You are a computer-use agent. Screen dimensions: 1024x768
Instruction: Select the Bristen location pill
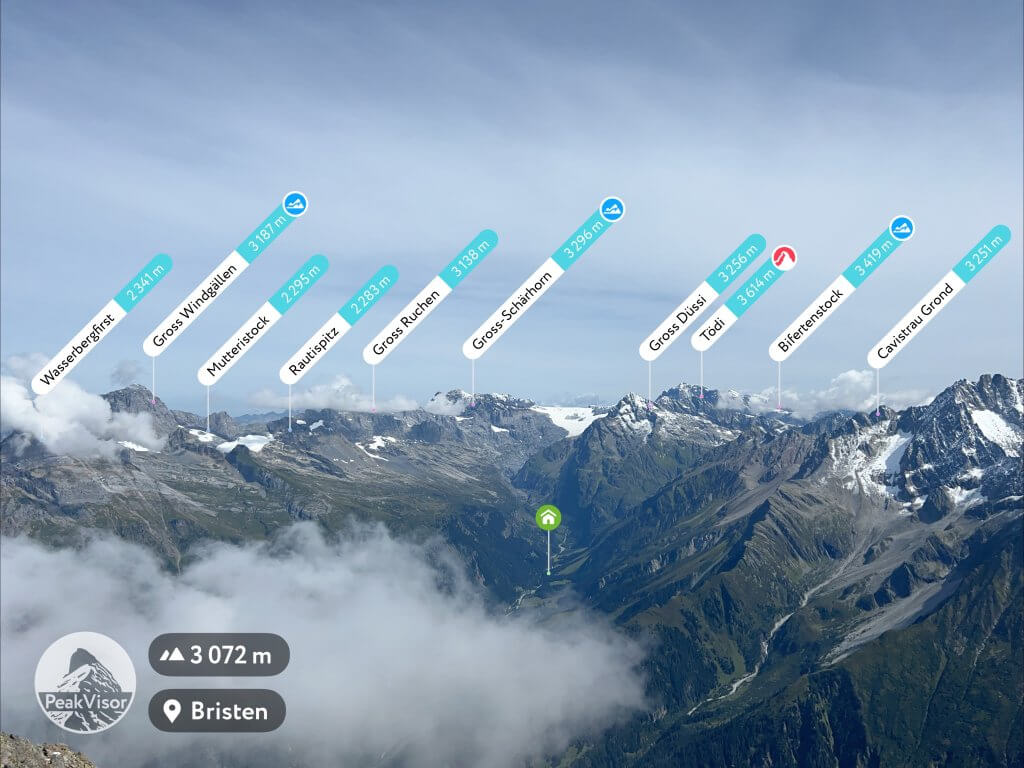click(x=217, y=711)
